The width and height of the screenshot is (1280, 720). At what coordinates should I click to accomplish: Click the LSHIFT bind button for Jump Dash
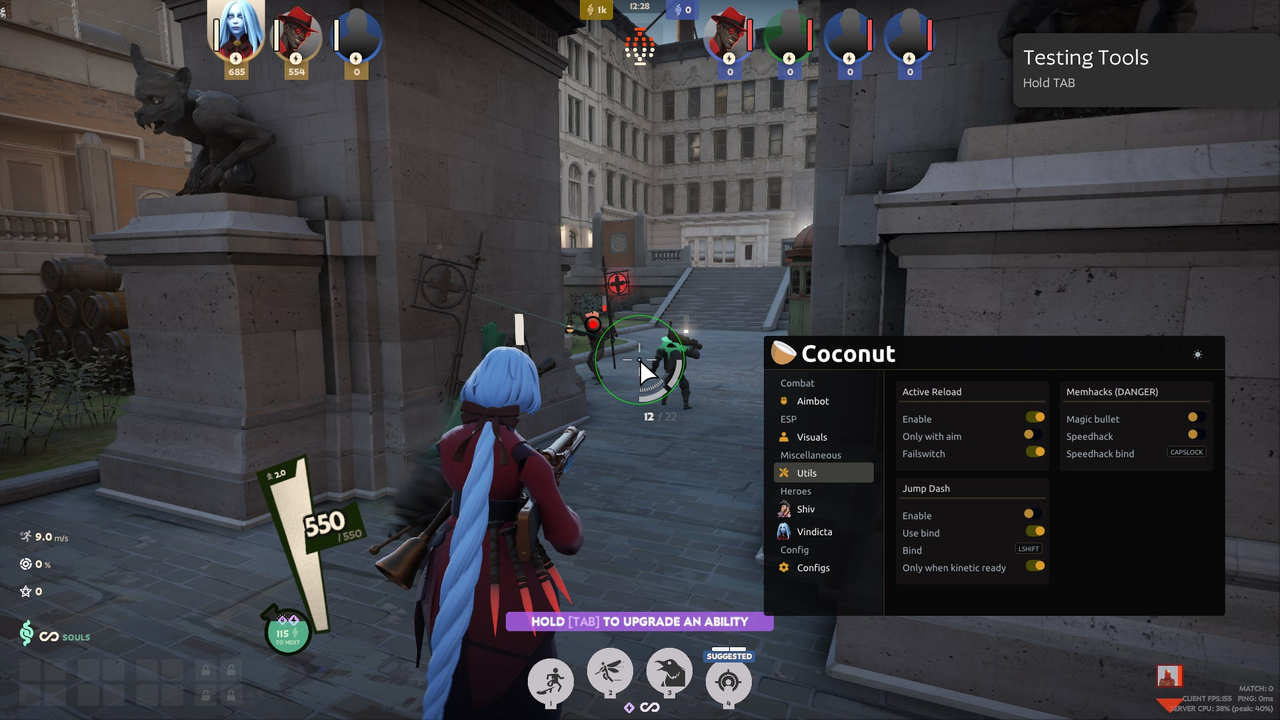click(x=1028, y=548)
